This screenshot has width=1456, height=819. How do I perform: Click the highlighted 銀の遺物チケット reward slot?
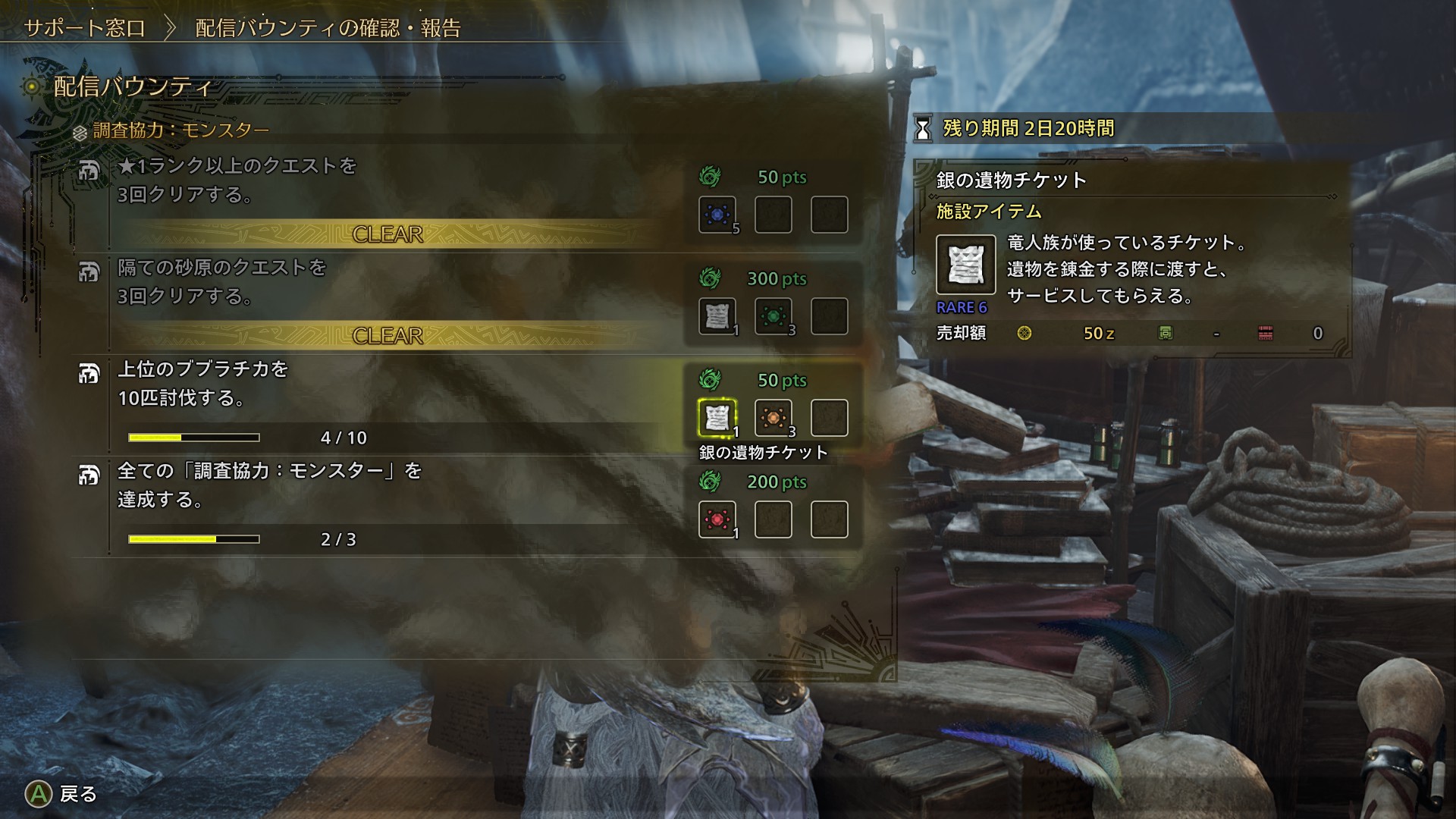(x=717, y=418)
